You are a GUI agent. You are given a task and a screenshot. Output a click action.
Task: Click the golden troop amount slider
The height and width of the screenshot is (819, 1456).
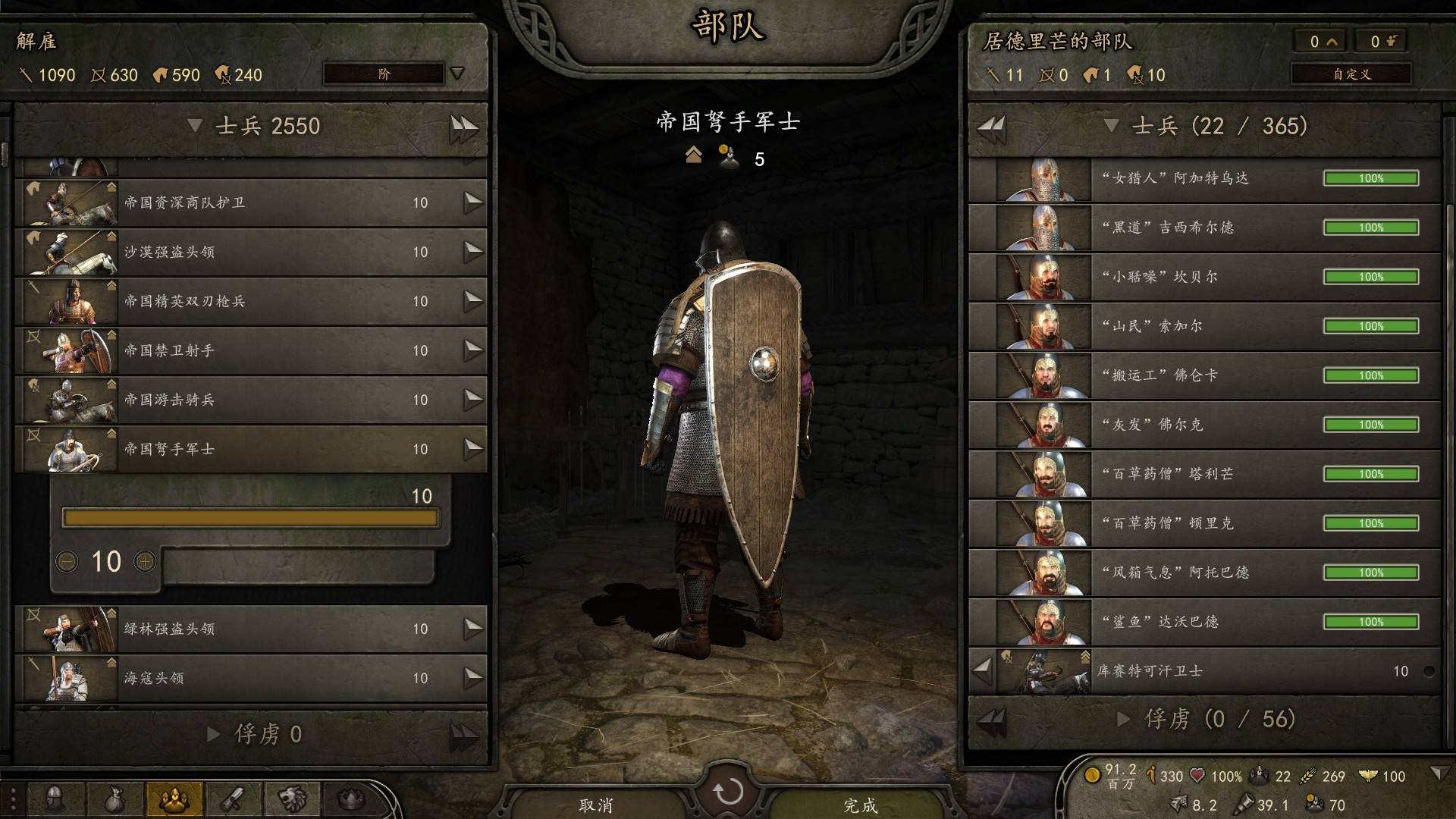click(x=250, y=518)
